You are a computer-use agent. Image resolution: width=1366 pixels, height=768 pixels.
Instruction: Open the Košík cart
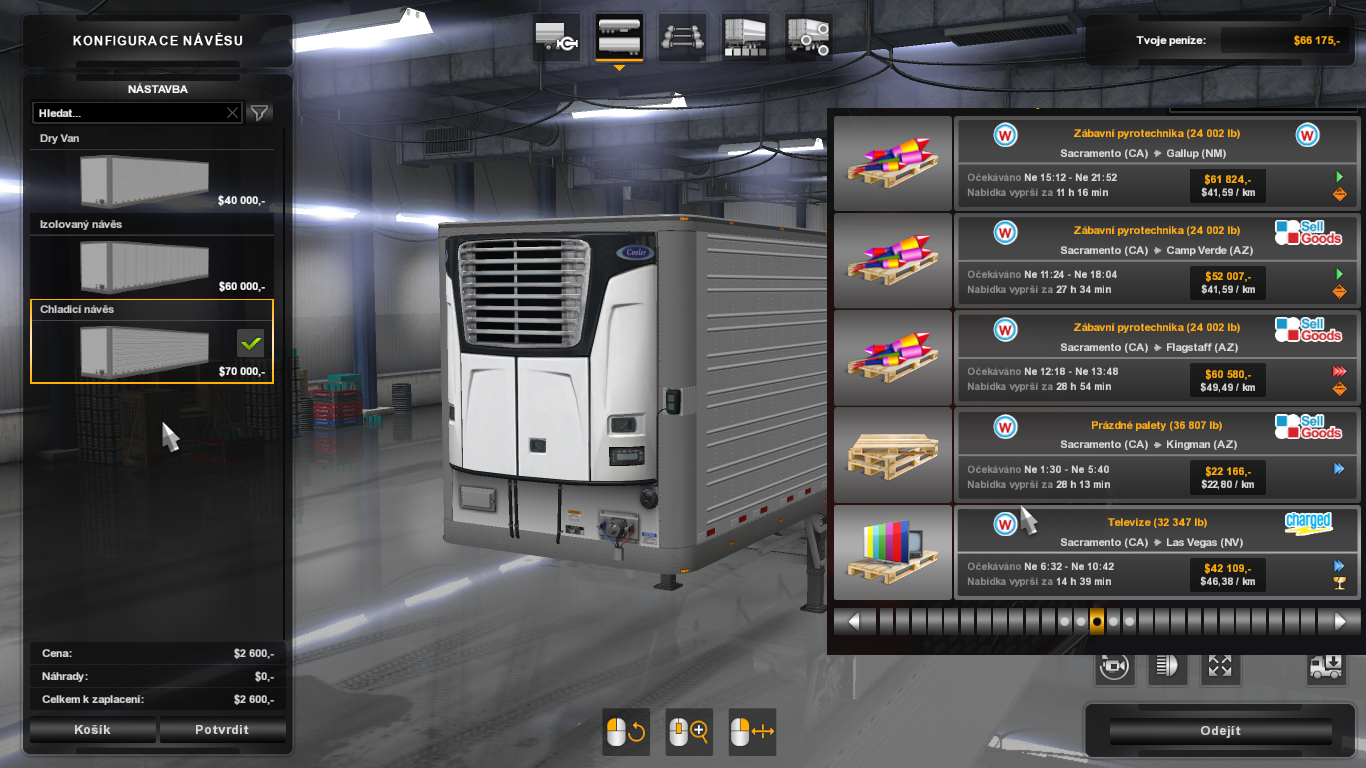click(92, 730)
